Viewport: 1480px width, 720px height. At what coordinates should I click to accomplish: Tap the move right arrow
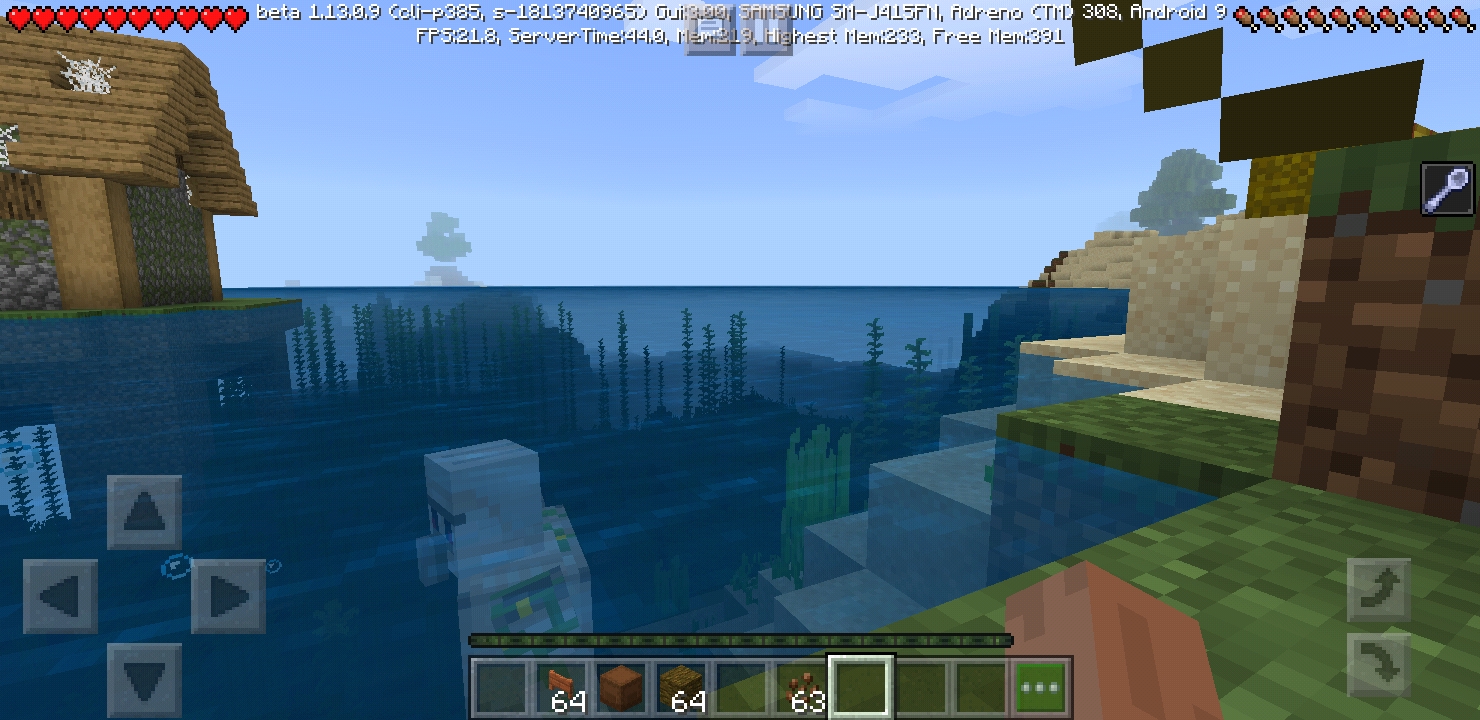(x=228, y=597)
